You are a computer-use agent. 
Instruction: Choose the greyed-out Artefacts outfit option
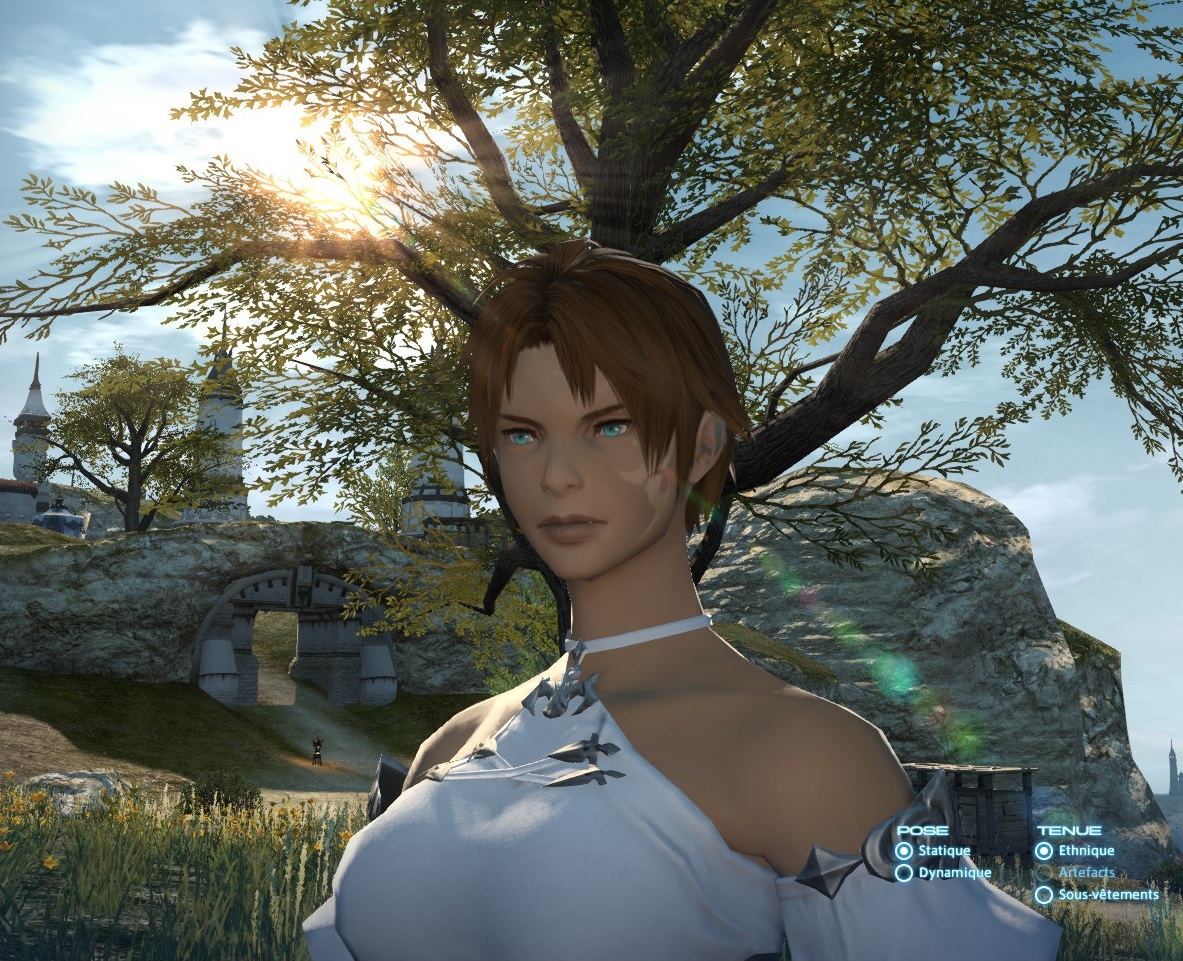coord(1044,873)
